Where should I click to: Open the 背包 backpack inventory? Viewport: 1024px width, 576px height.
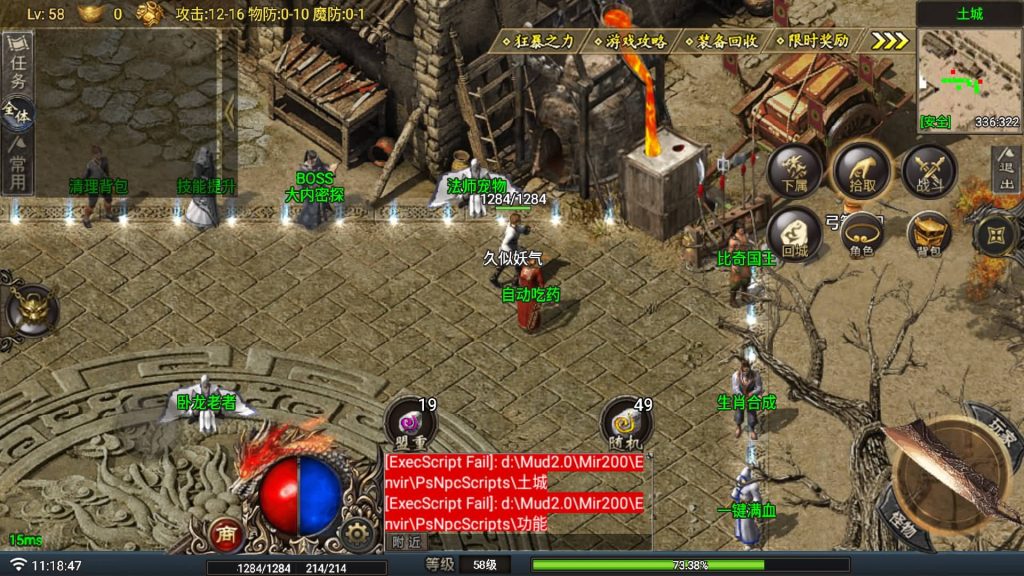[x=929, y=235]
